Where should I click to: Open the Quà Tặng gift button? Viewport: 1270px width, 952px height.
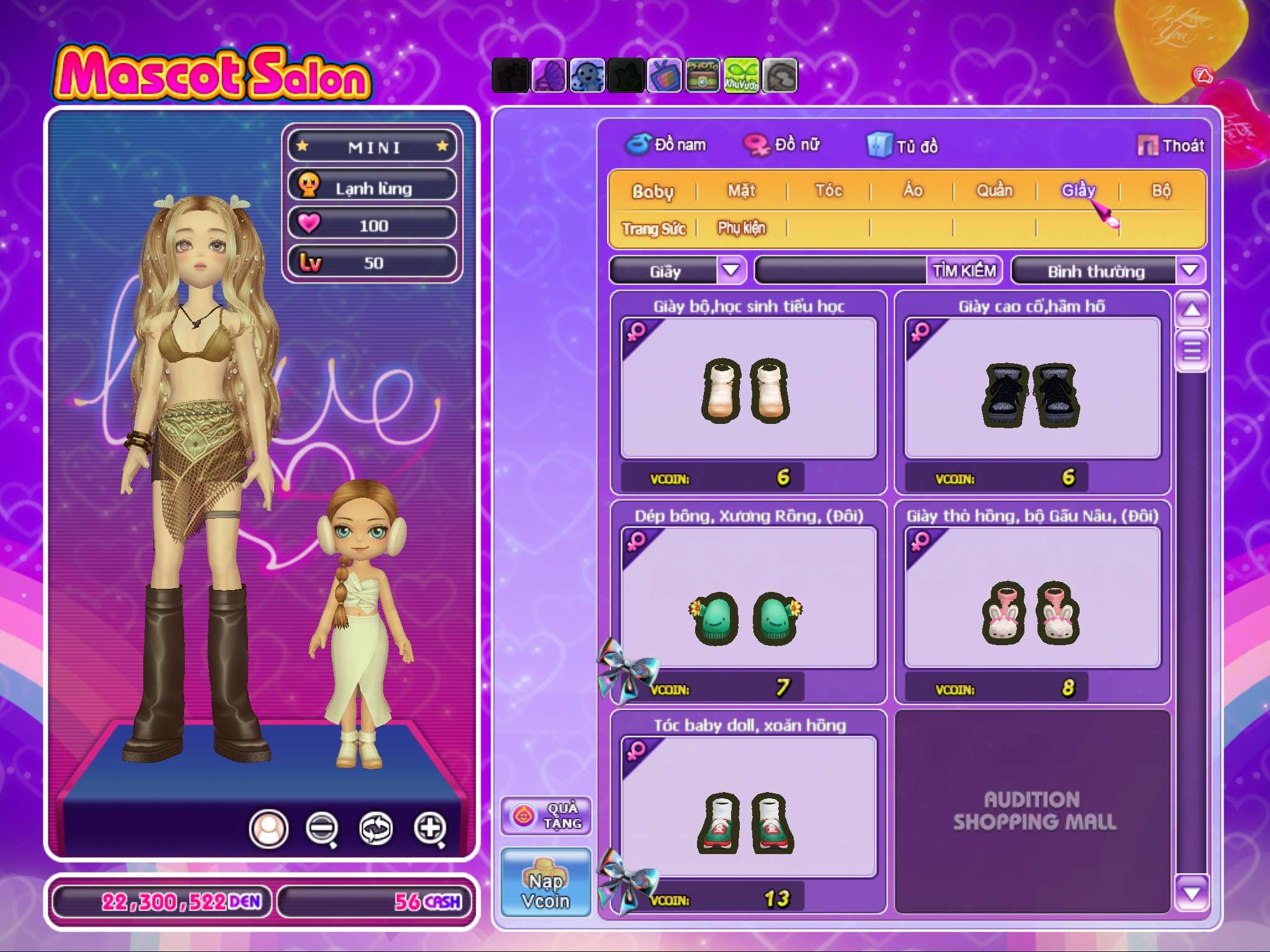coord(546,816)
